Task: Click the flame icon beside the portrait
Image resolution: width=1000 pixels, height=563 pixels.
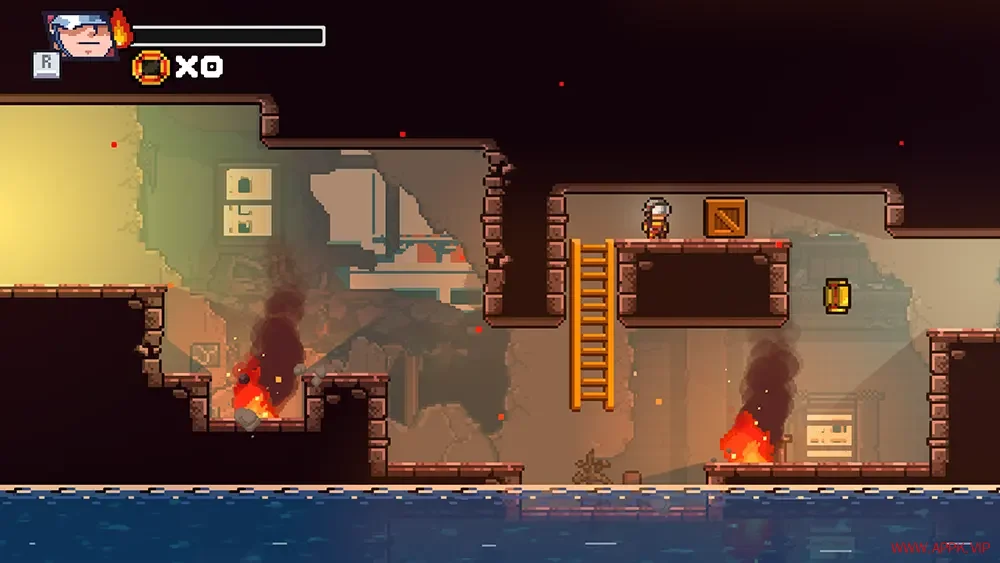Action: click(121, 29)
